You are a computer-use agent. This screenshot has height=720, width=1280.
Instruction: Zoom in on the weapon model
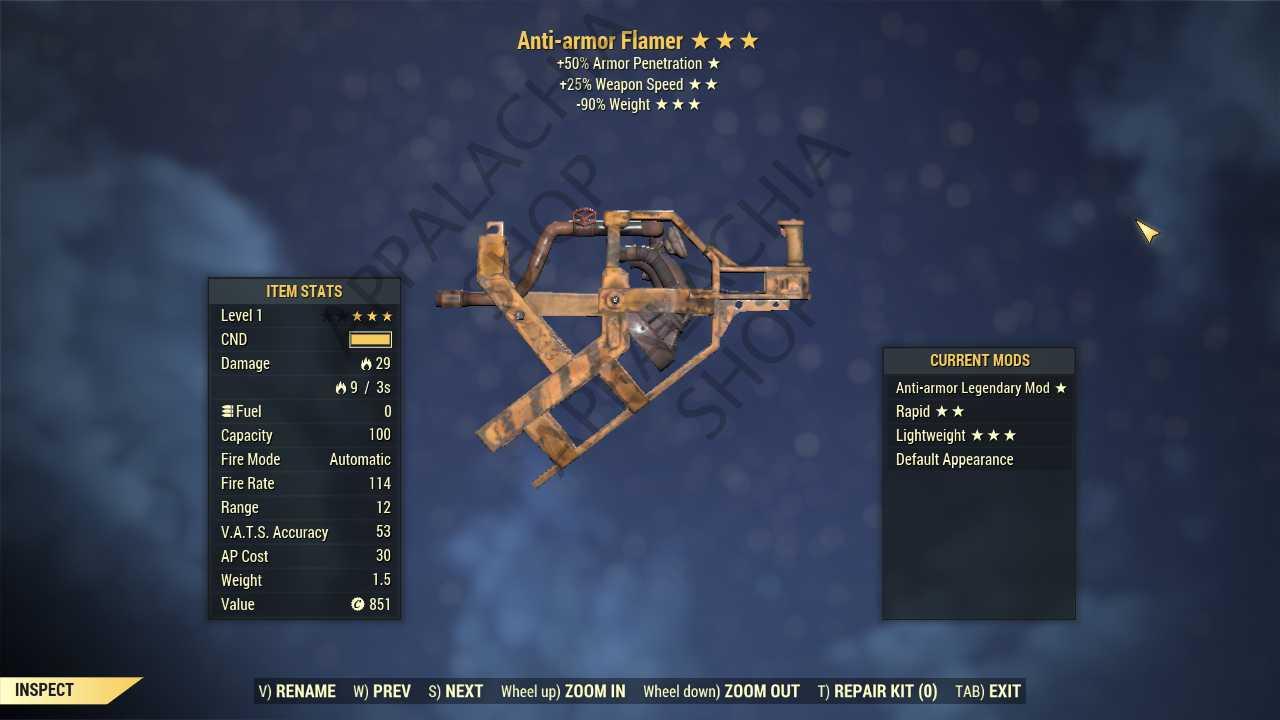pyautogui.click(x=563, y=691)
